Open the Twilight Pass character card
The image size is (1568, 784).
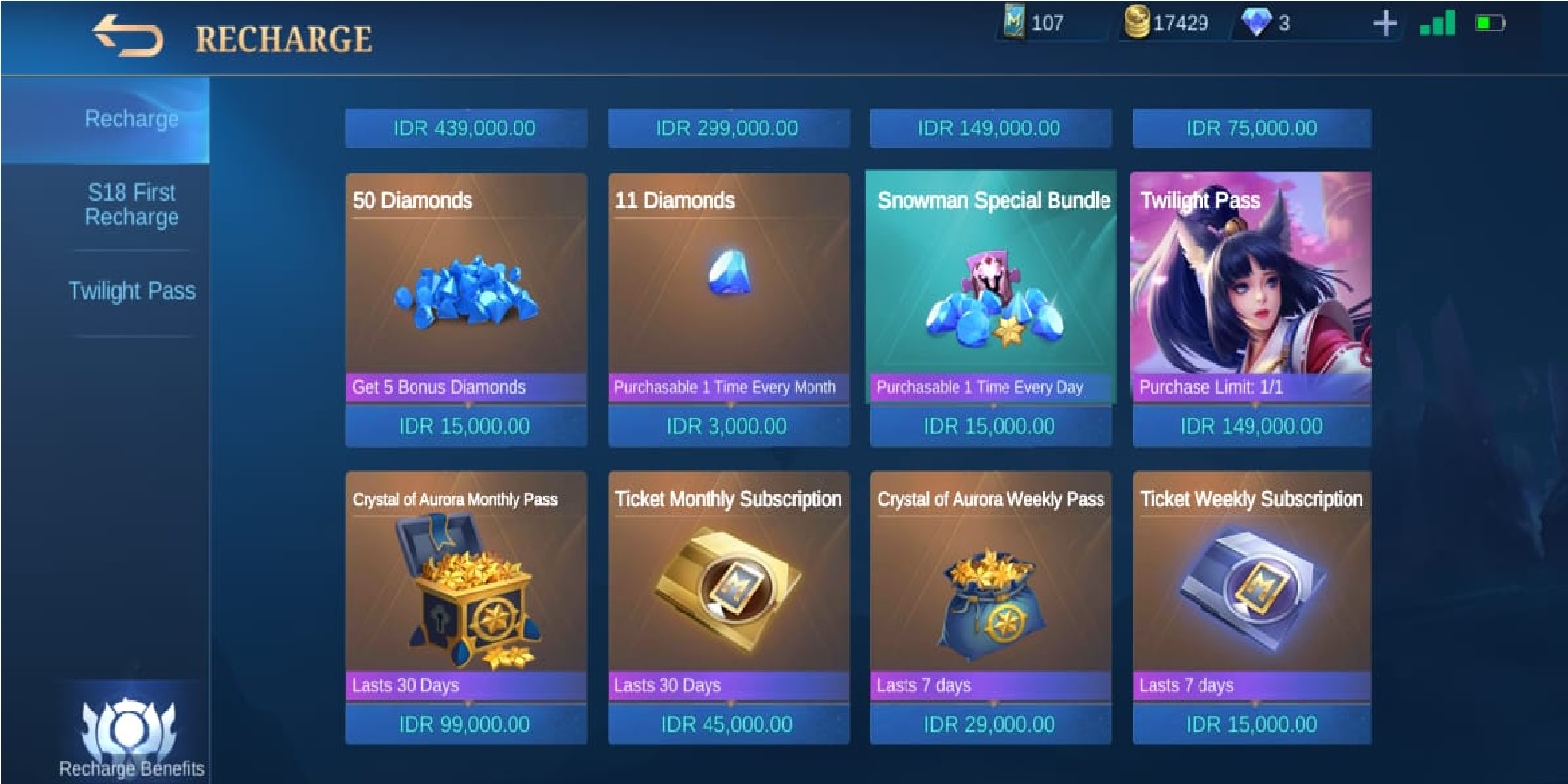(x=1251, y=284)
